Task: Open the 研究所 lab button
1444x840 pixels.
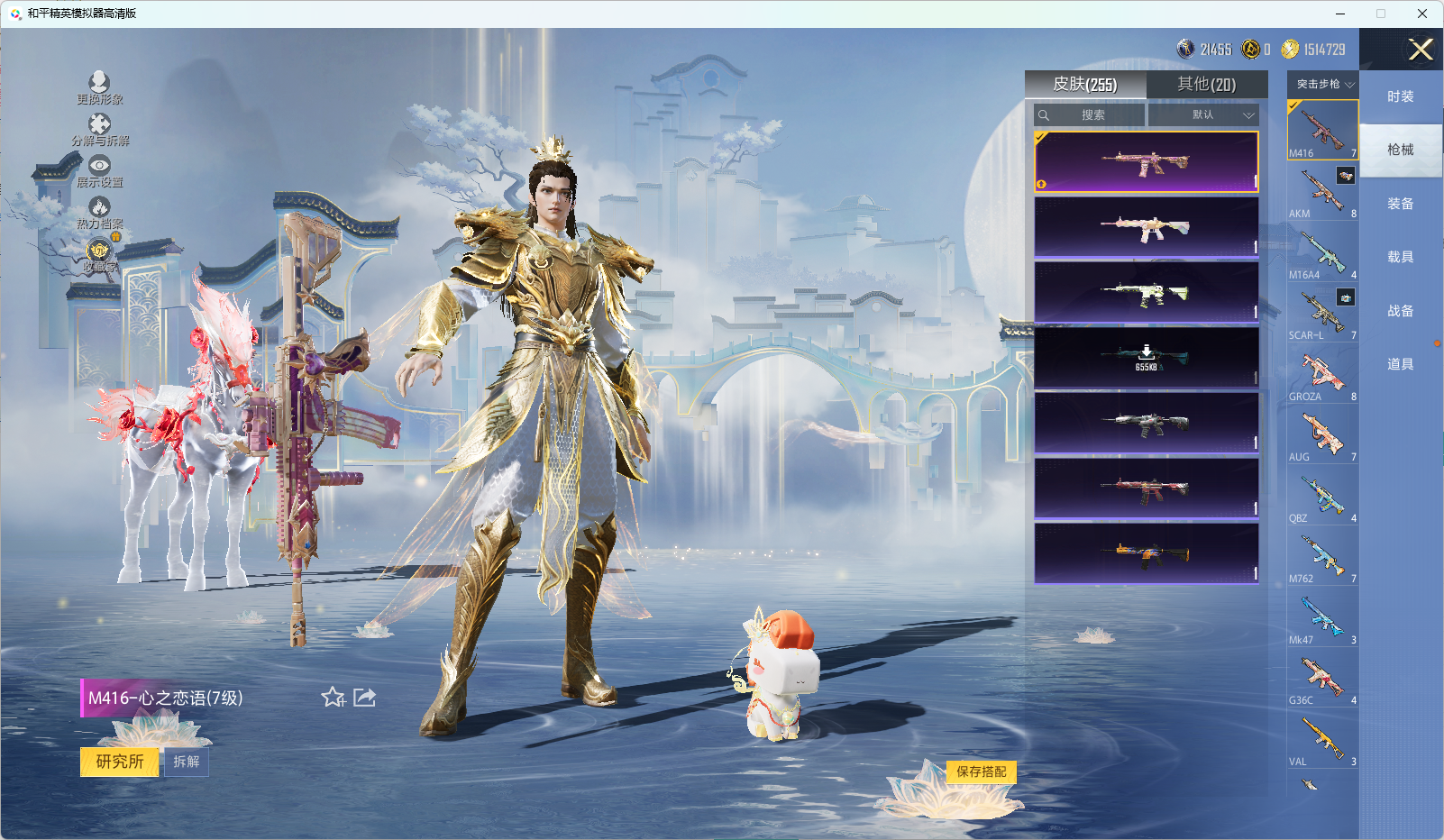Action: (x=120, y=762)
